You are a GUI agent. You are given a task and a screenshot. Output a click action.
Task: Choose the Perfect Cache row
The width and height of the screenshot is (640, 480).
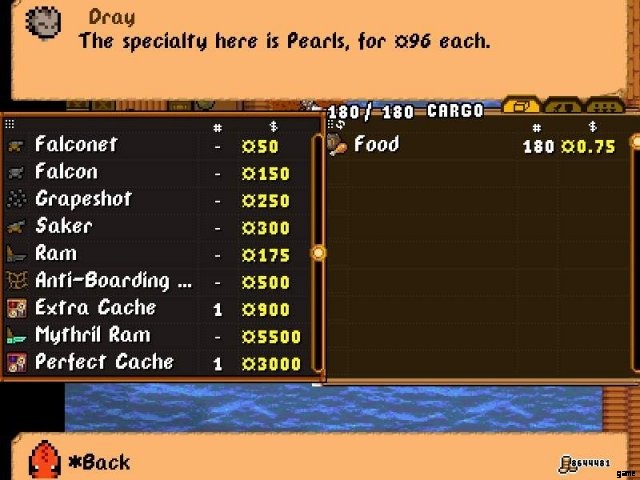coord(150,362)
